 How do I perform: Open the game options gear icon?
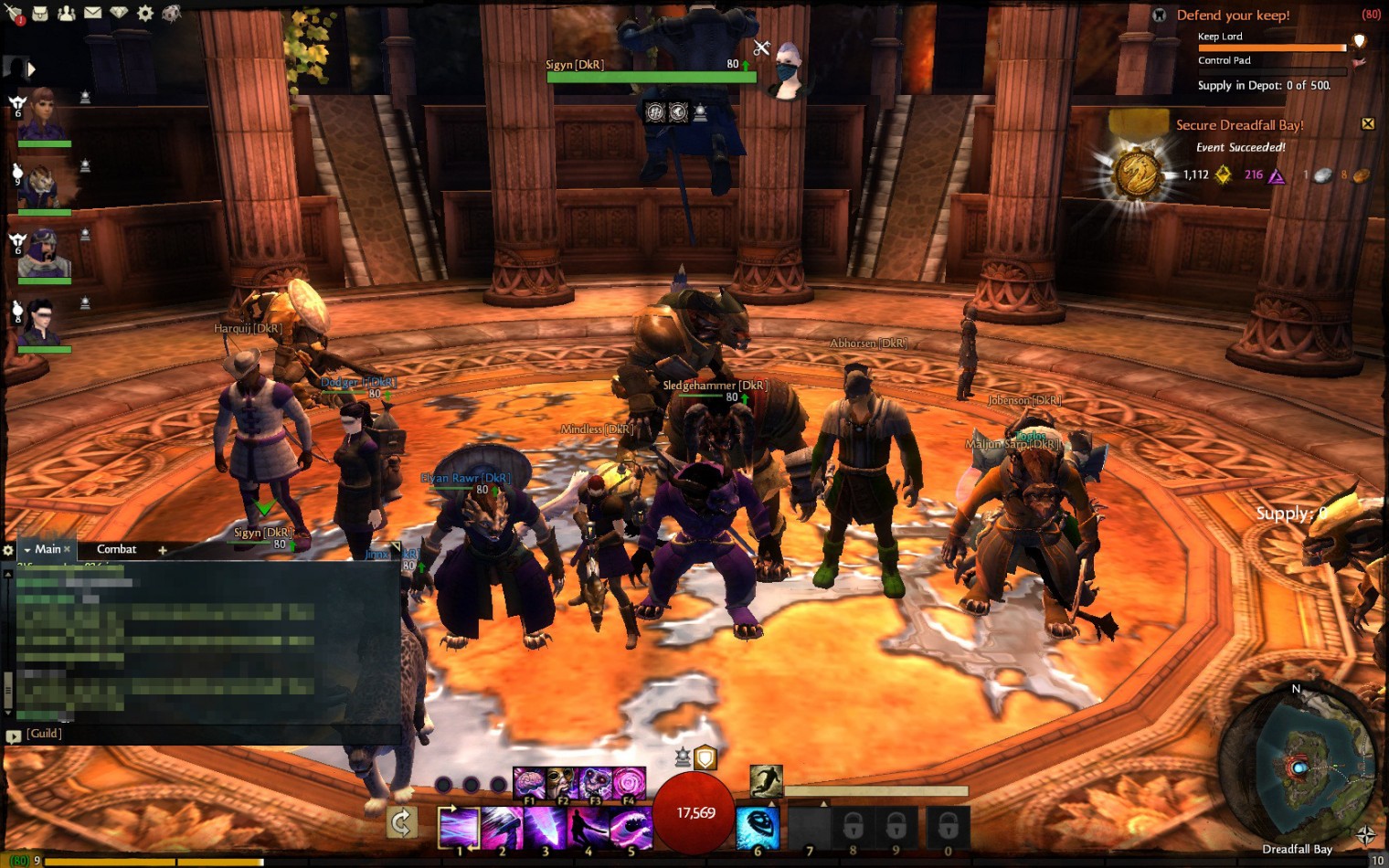pyautogui.click(x=145, y=13)
